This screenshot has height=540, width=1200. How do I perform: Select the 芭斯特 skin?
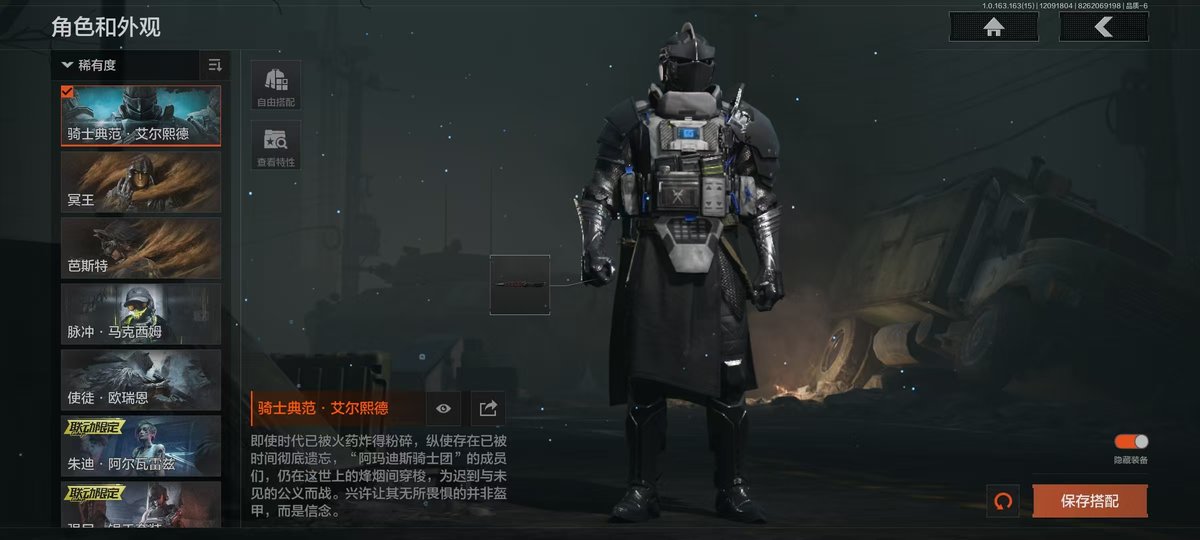pos(141,248)
